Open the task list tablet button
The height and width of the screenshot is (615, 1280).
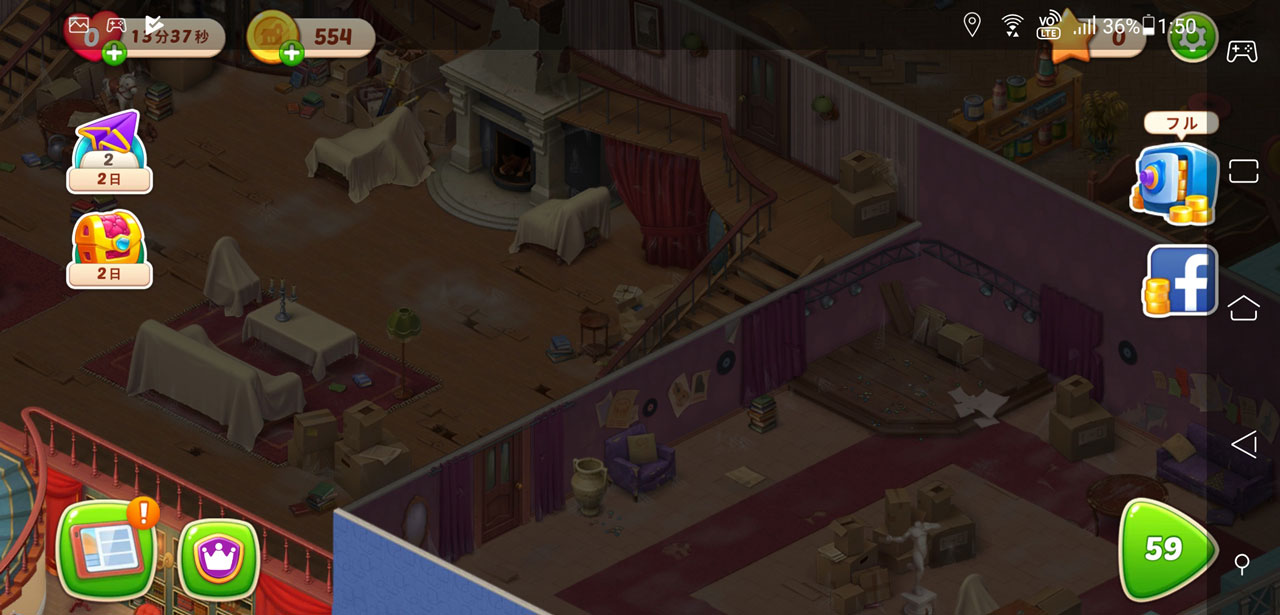(x=107, y=549)
